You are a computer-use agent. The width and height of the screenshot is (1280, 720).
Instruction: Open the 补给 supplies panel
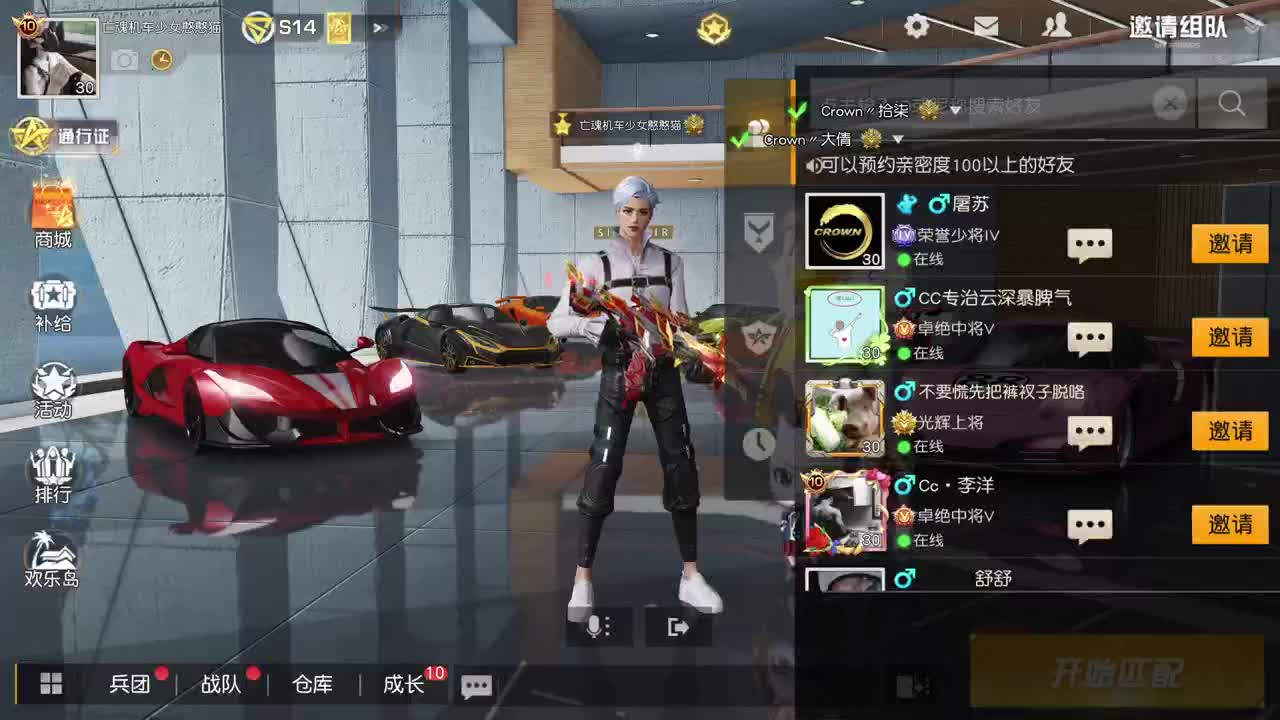(x=52, y=298)
